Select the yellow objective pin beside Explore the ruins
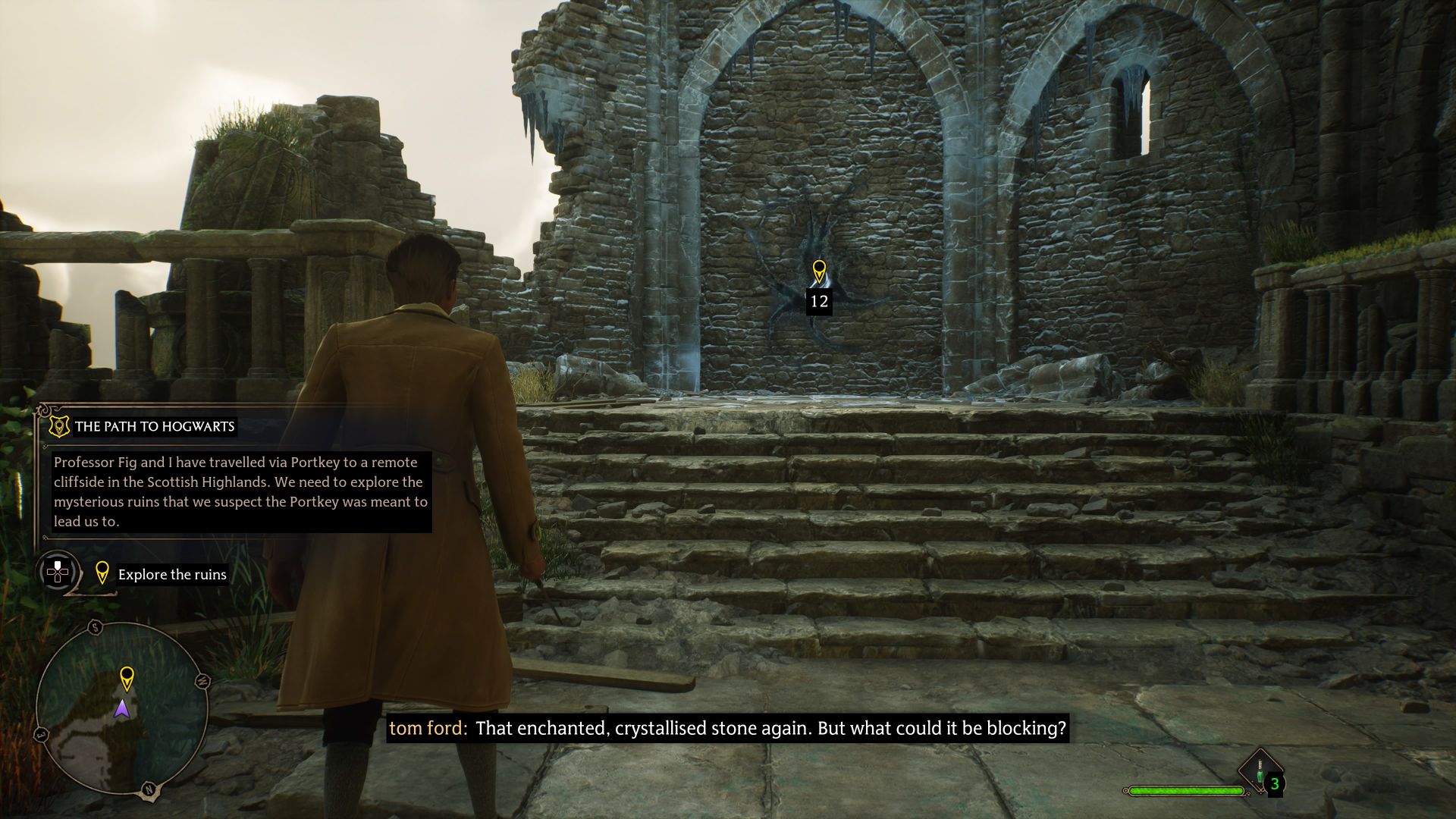Image resolution: width=1456 pixels, height=819 pixels. 103,573
